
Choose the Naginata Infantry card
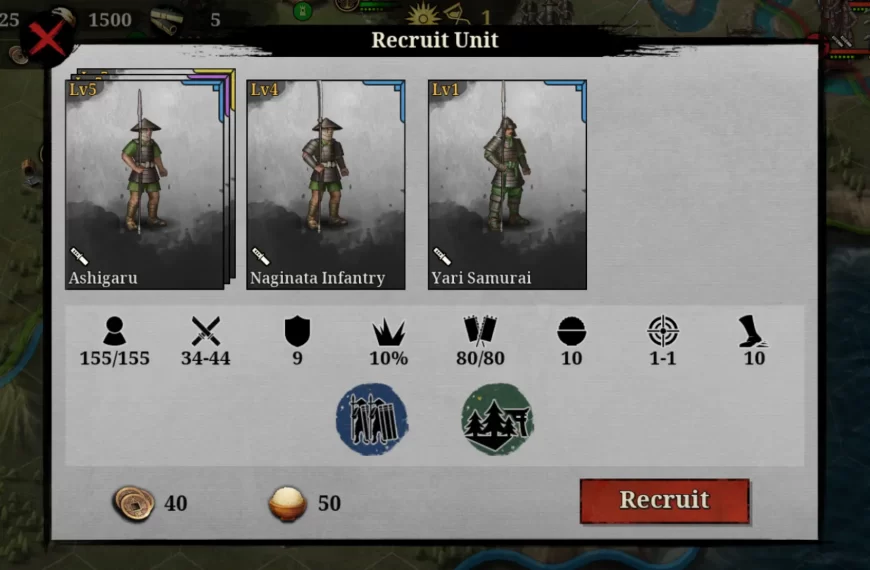point(326,185)
